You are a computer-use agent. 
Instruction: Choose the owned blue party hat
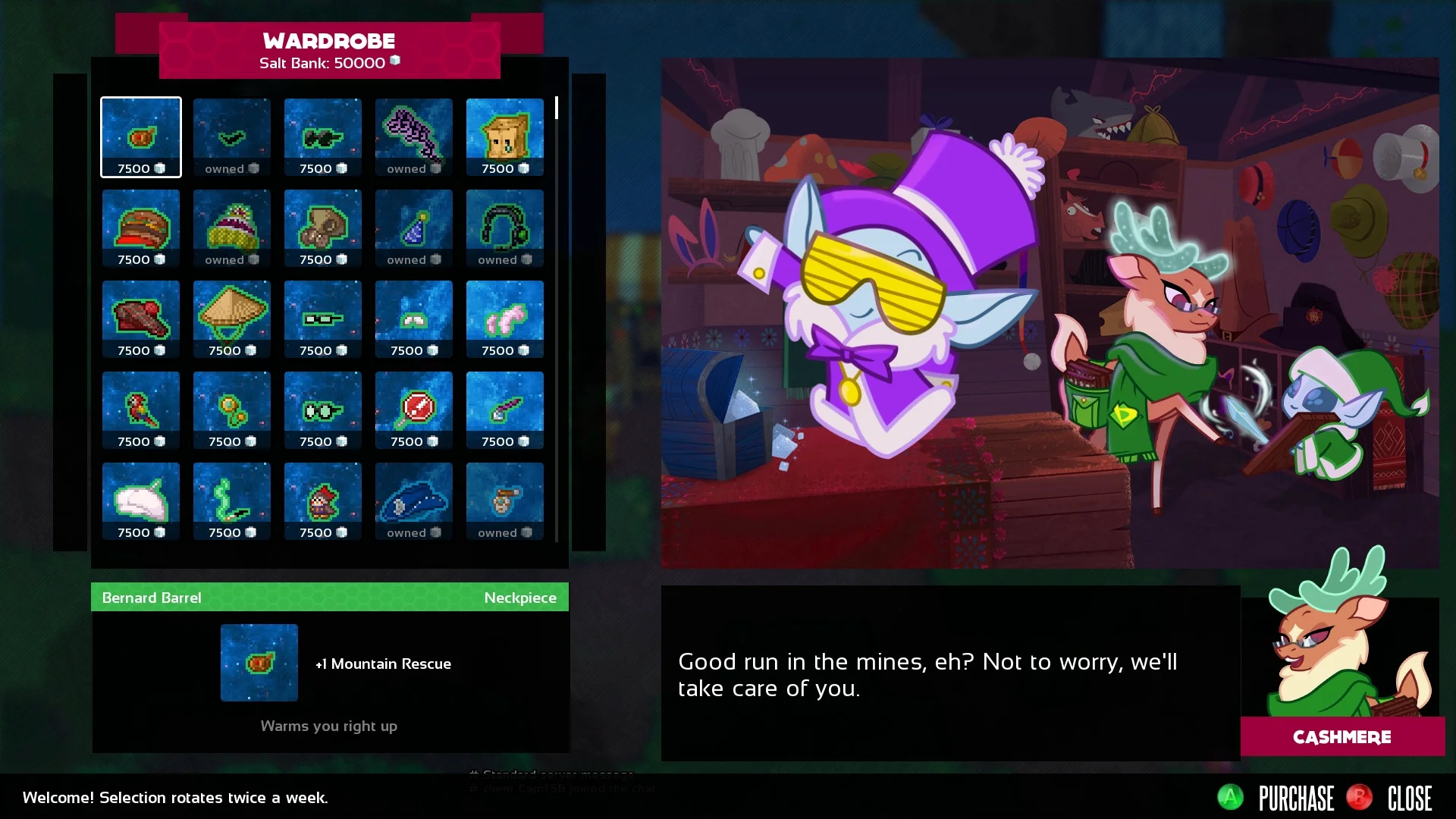(x=414, y=228)
